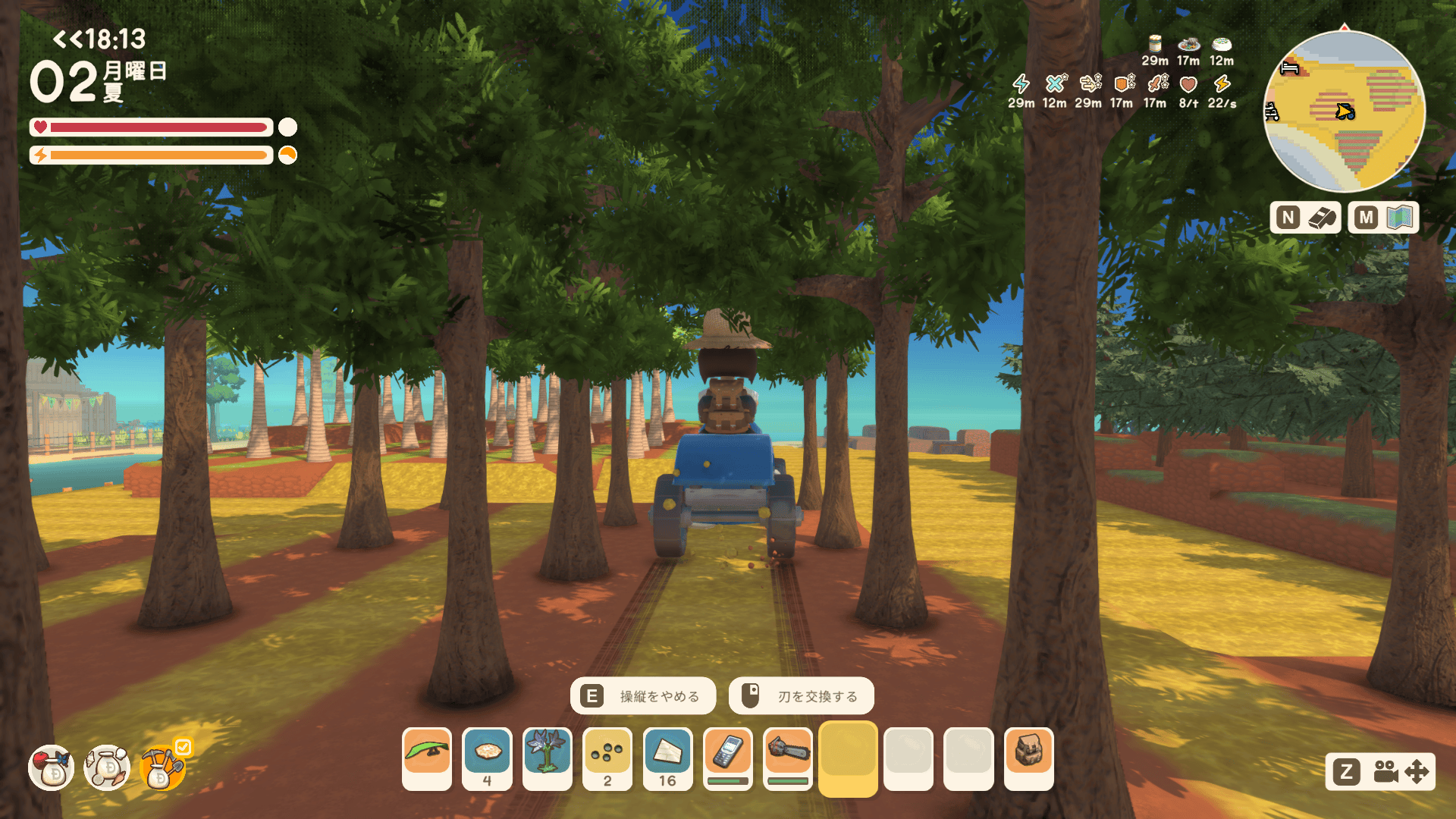Select the seeds slot with two
This screenshot has width=1456, height=819.
607,758
